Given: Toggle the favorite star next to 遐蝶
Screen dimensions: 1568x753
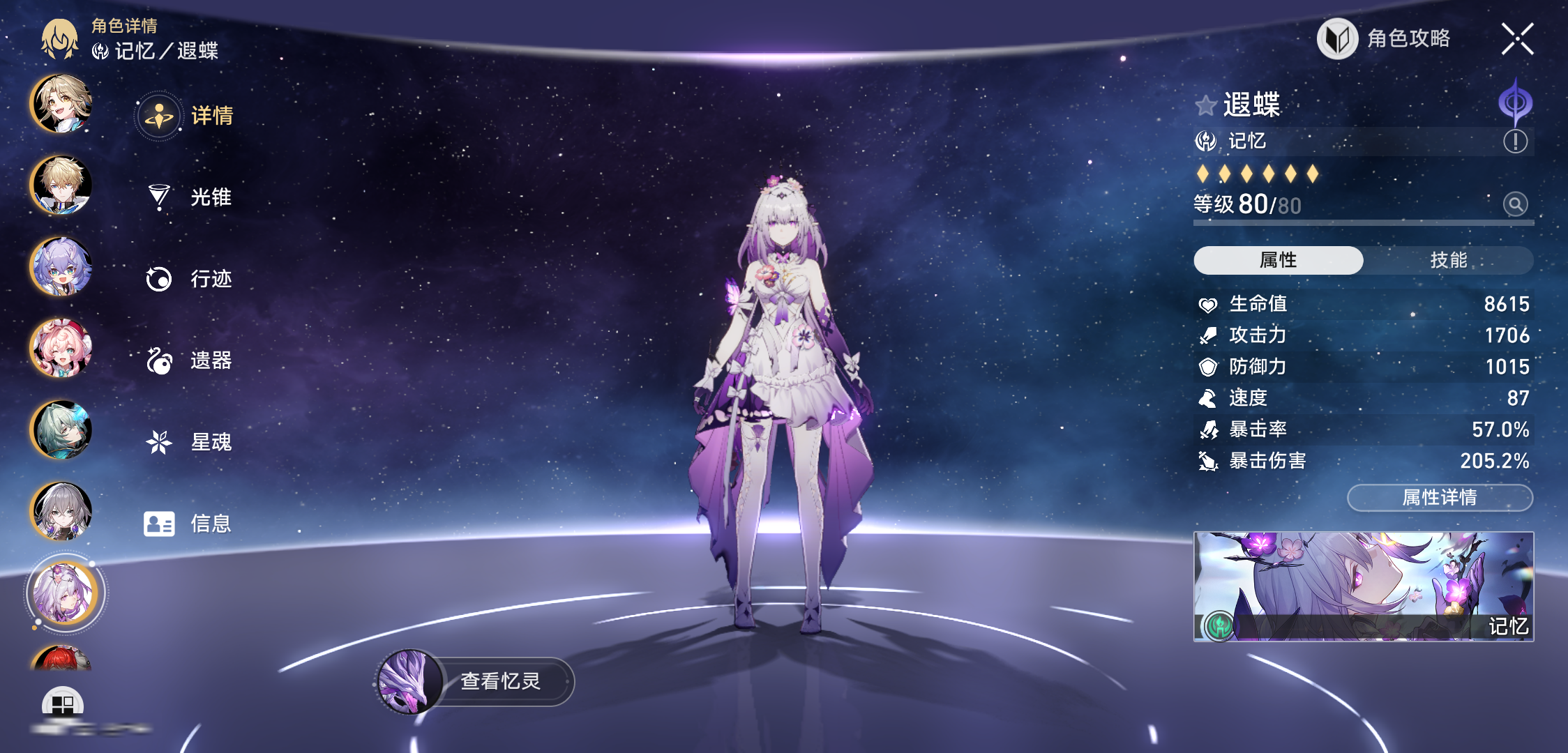Looking at the screenshot, I should pos(1205,106).
